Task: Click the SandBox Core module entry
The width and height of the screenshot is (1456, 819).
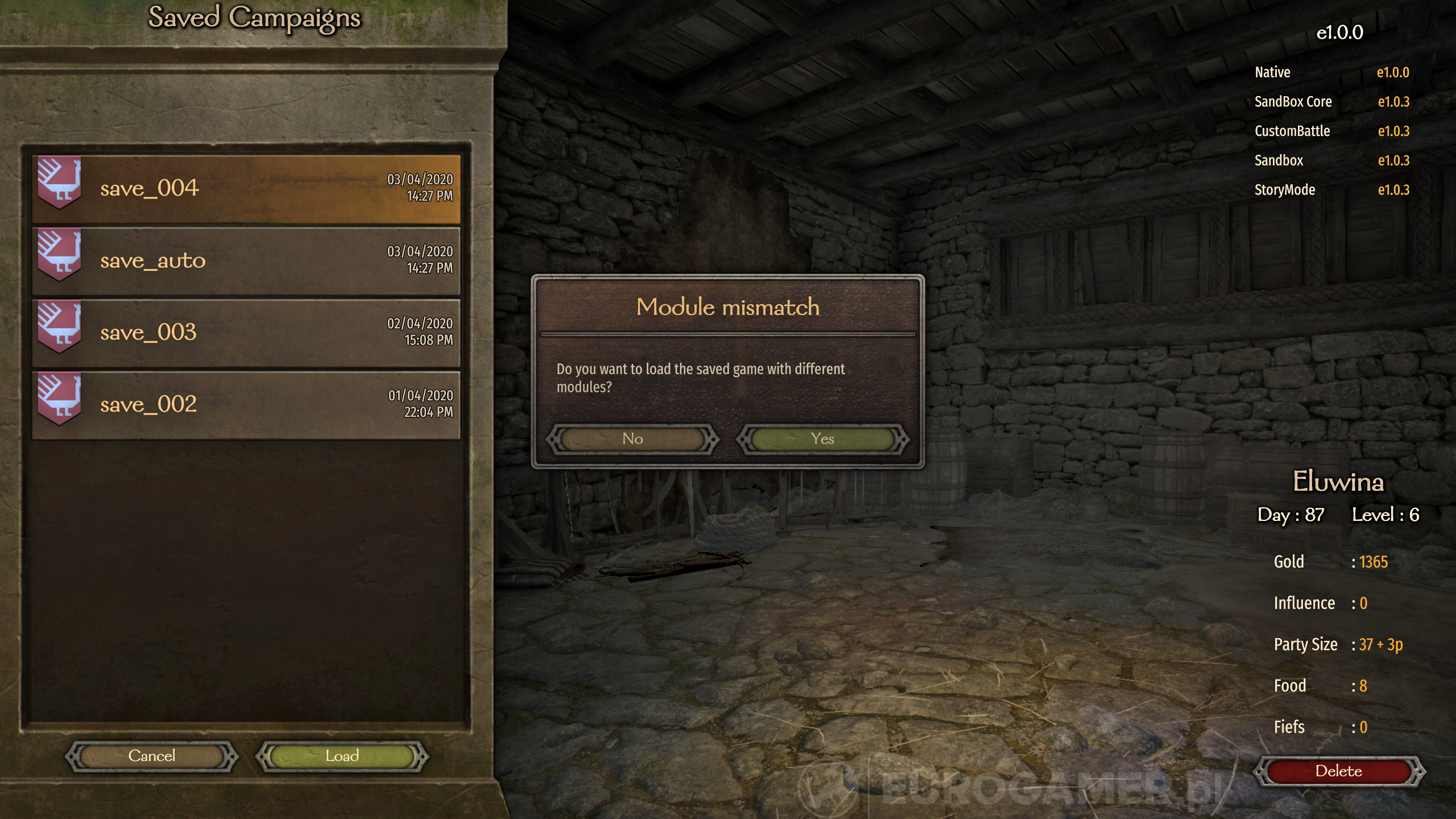Action: [x=1293, y=102]
